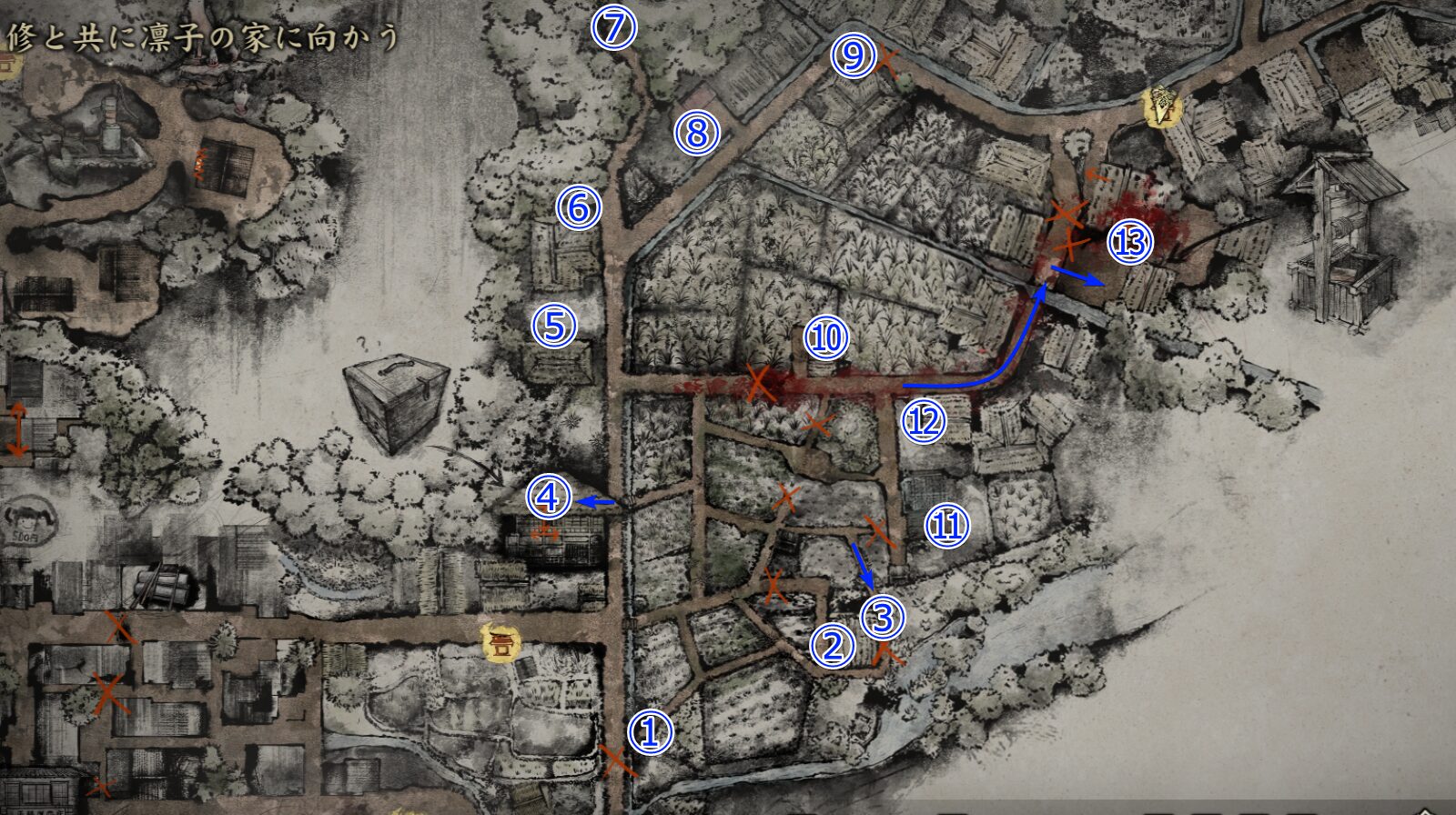Select map marker ⑬ in the bloodstained area

pos(1128,243)
